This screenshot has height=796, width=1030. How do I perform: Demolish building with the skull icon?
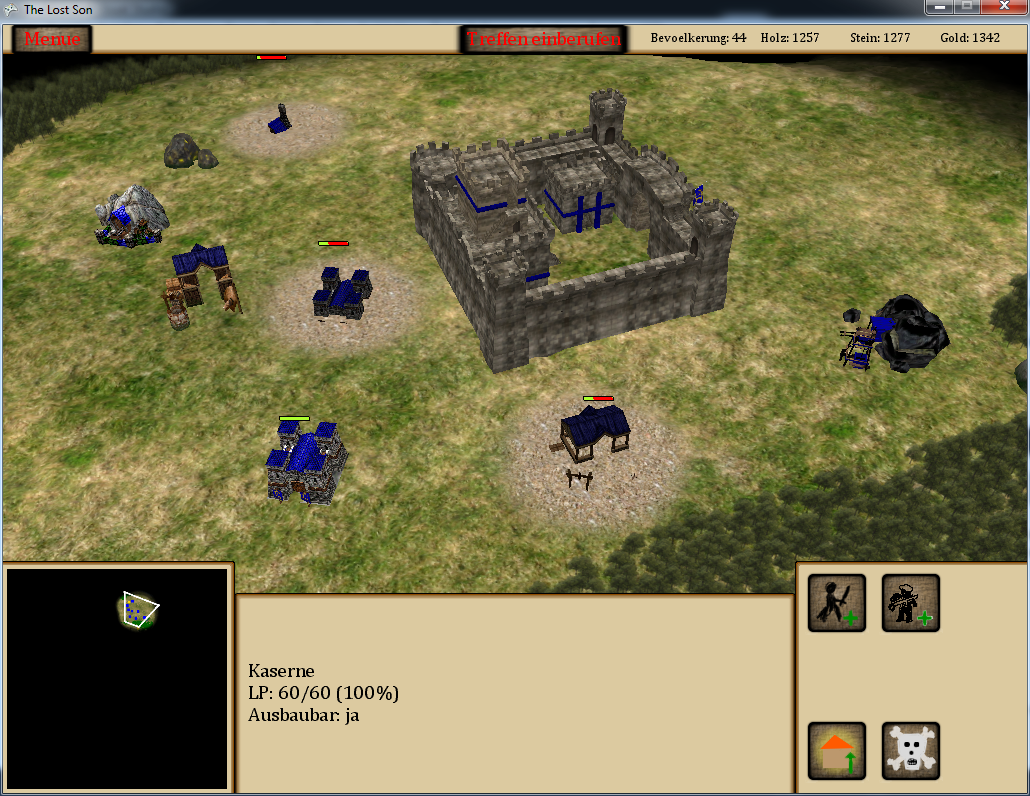click(x=910, y=751)
